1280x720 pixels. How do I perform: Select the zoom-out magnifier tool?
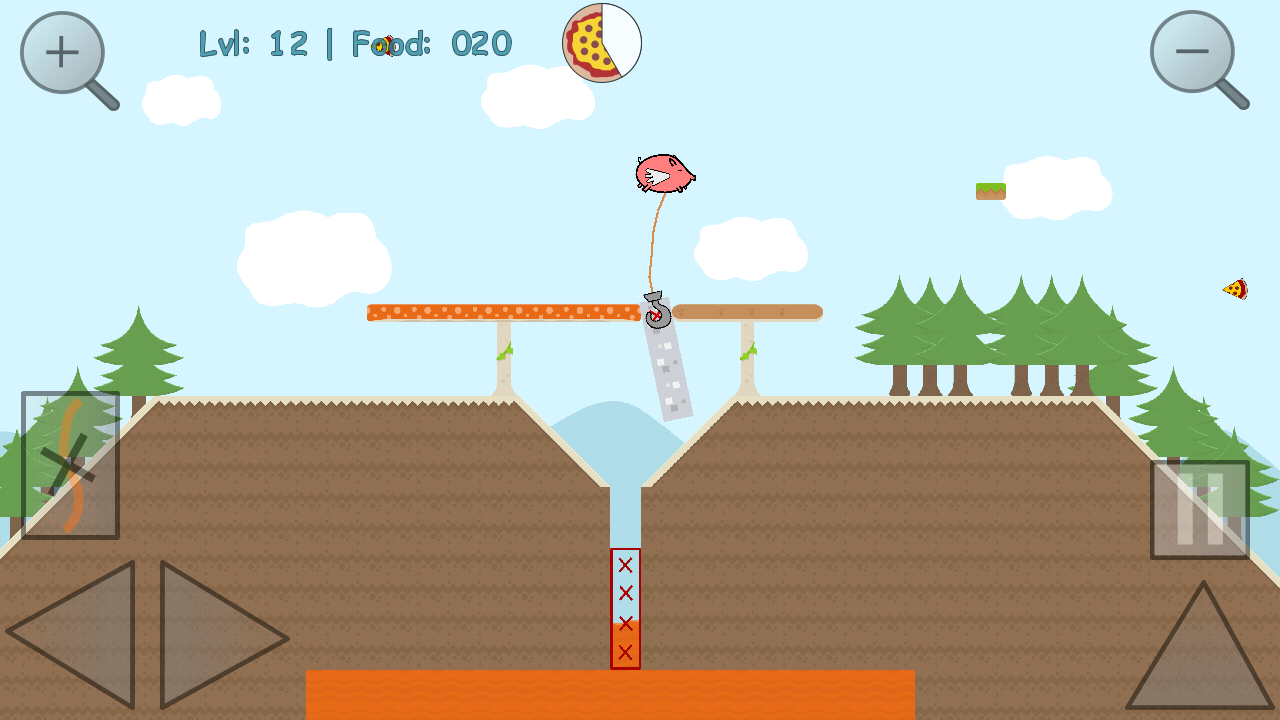(x=1192, y=48)
